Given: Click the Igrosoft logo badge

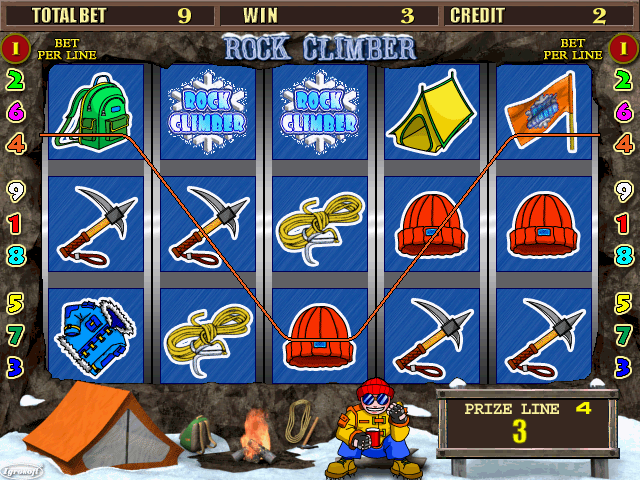Looking at the screenshot, I should coord(22,470).
